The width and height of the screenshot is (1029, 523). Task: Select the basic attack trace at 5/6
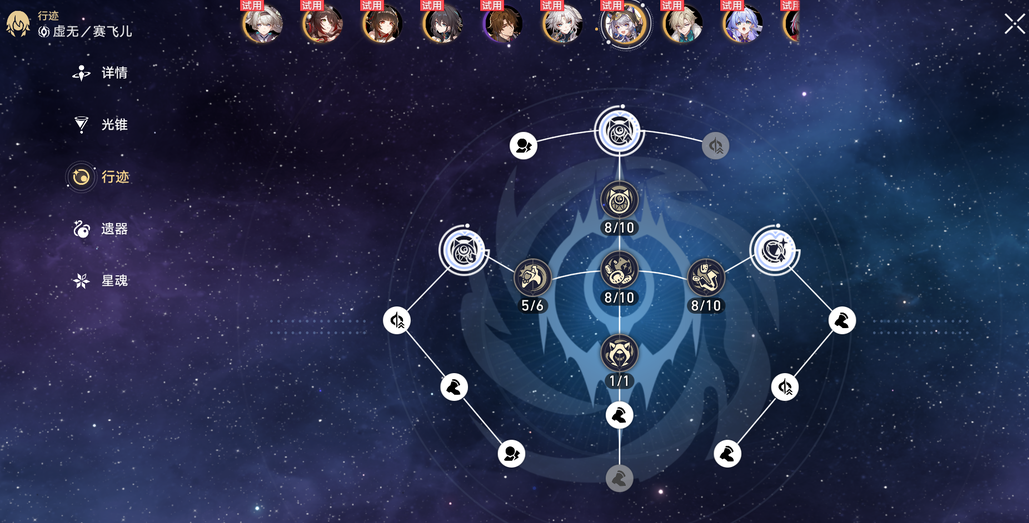[x=532, y=277]
